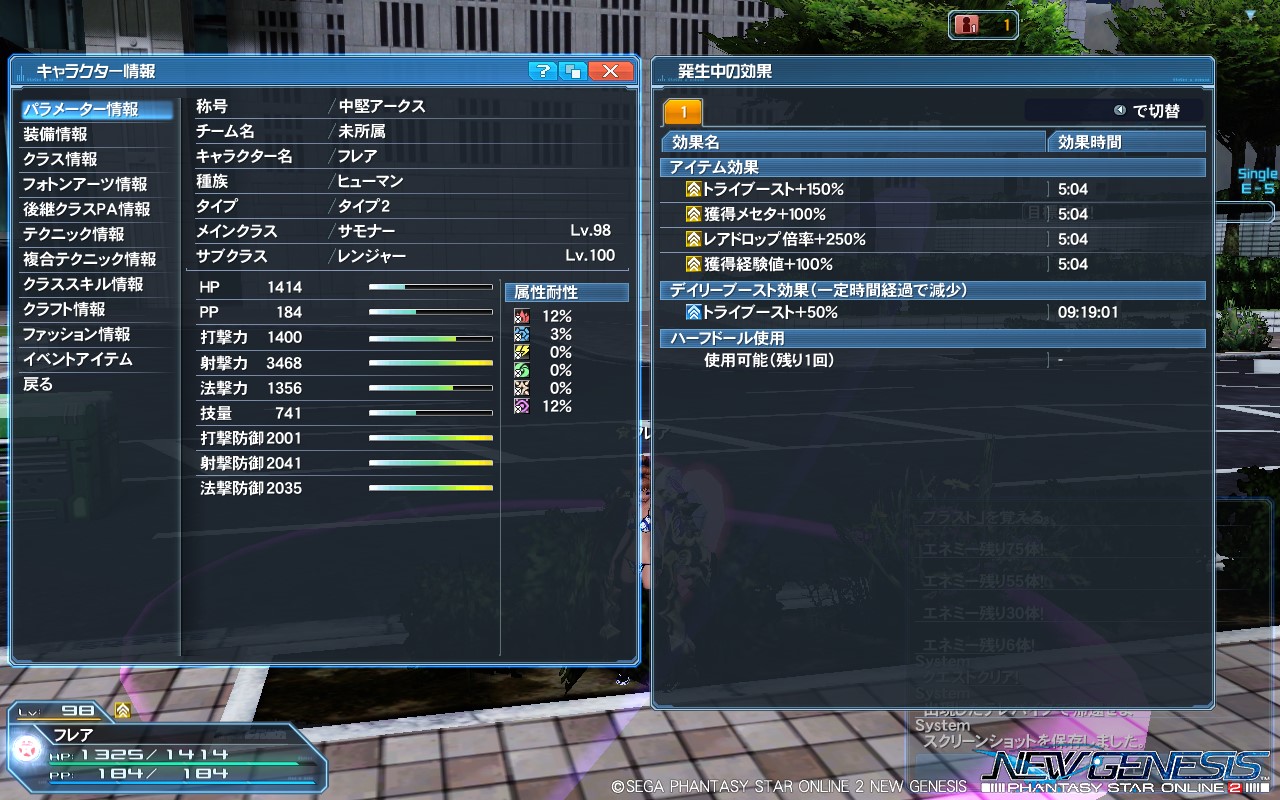Click the fire resistance icon
This screenshot has width=1280, height=800.
[522, 316]
